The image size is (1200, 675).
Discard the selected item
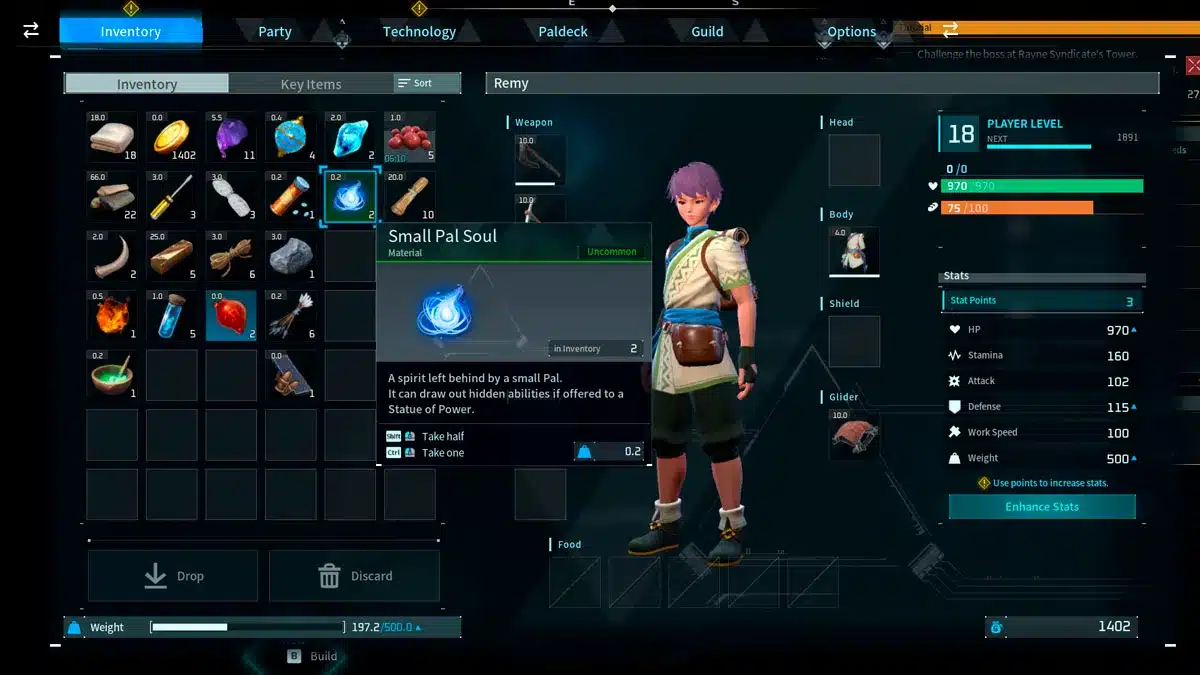click(354, 576)
